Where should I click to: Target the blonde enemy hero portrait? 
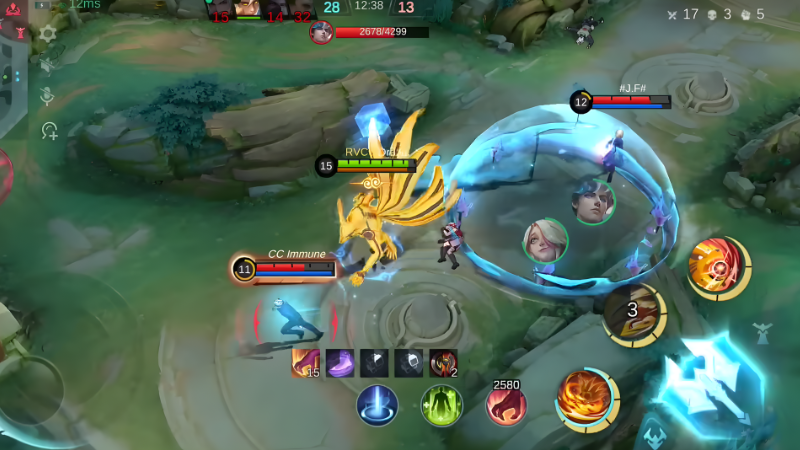point(545,241)
